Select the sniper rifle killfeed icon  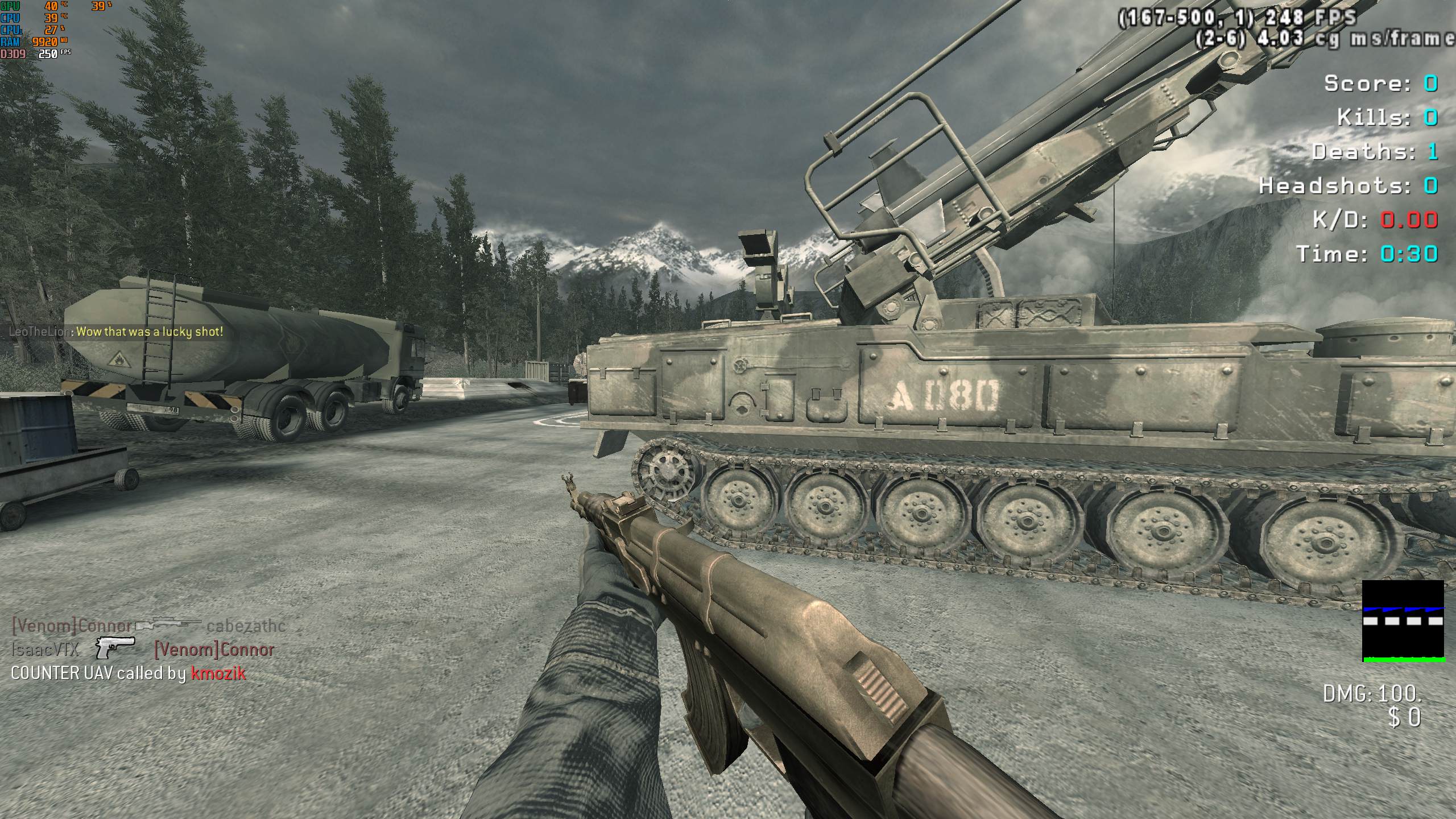coord(168,625)
